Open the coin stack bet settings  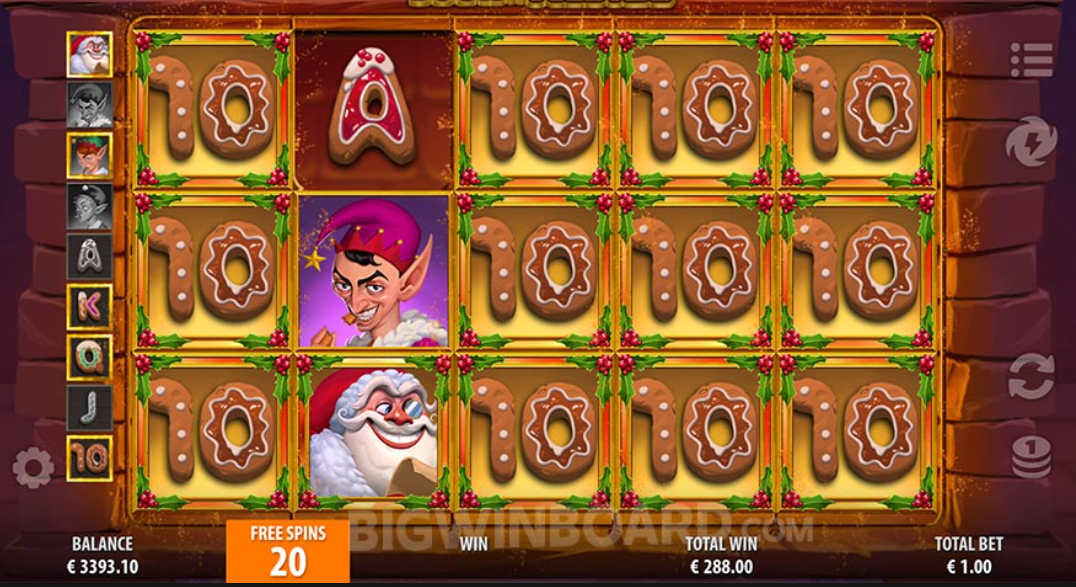(1031, 456)
